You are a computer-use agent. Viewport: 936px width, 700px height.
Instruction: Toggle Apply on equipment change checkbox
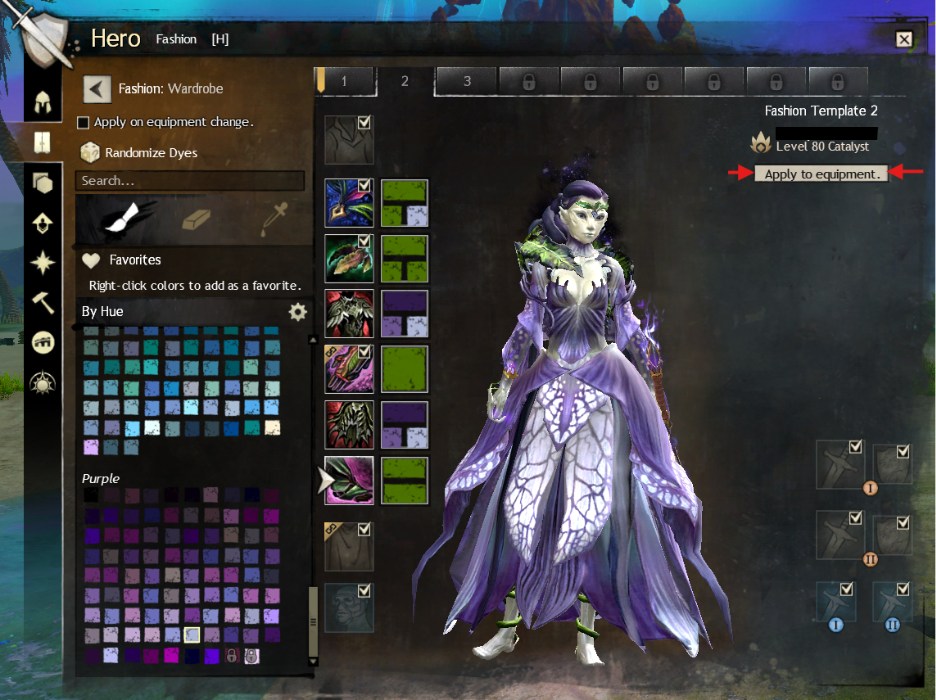[x=84, y=122]
